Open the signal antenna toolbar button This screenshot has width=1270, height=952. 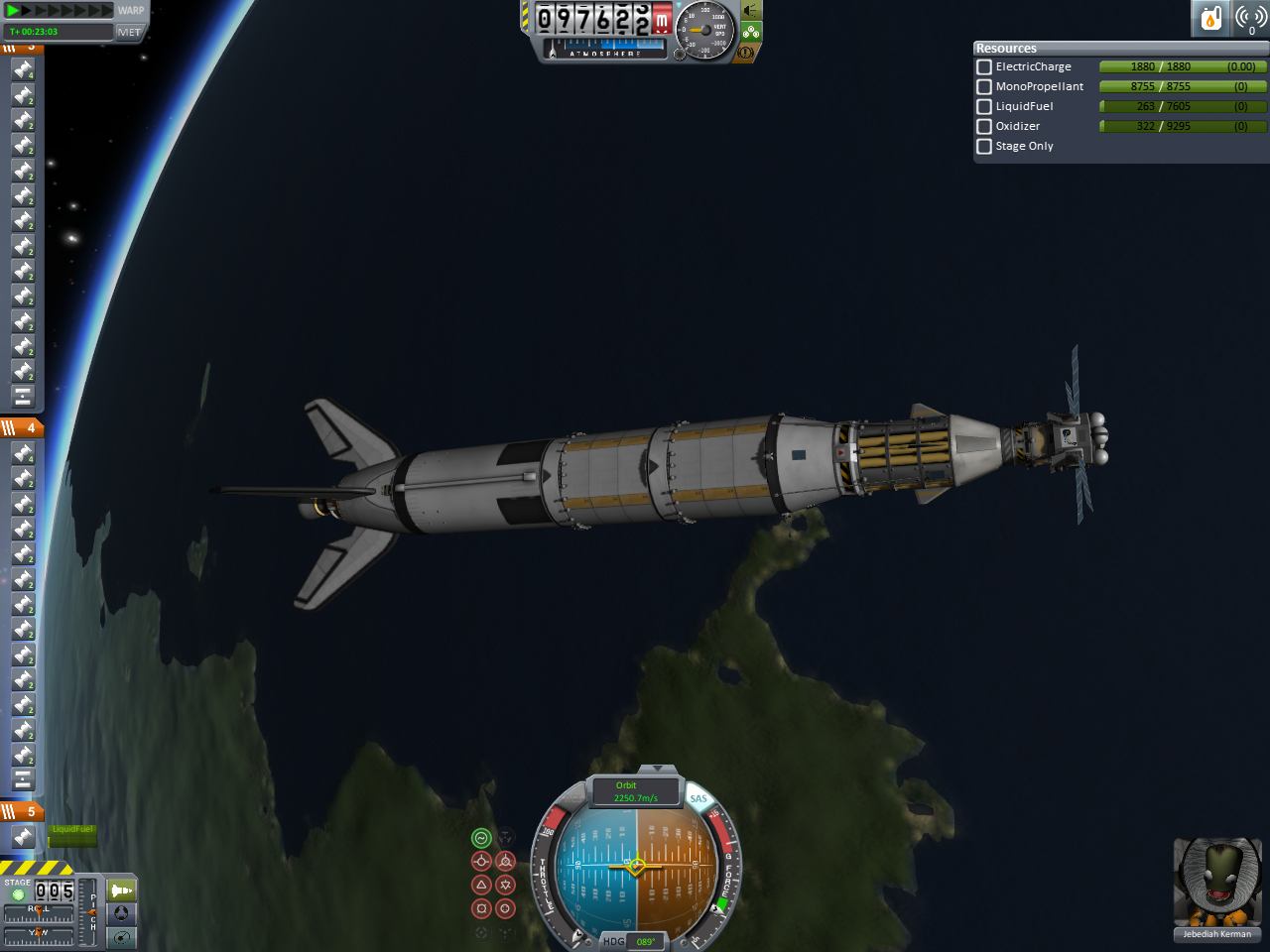[x=1250, y=18]
